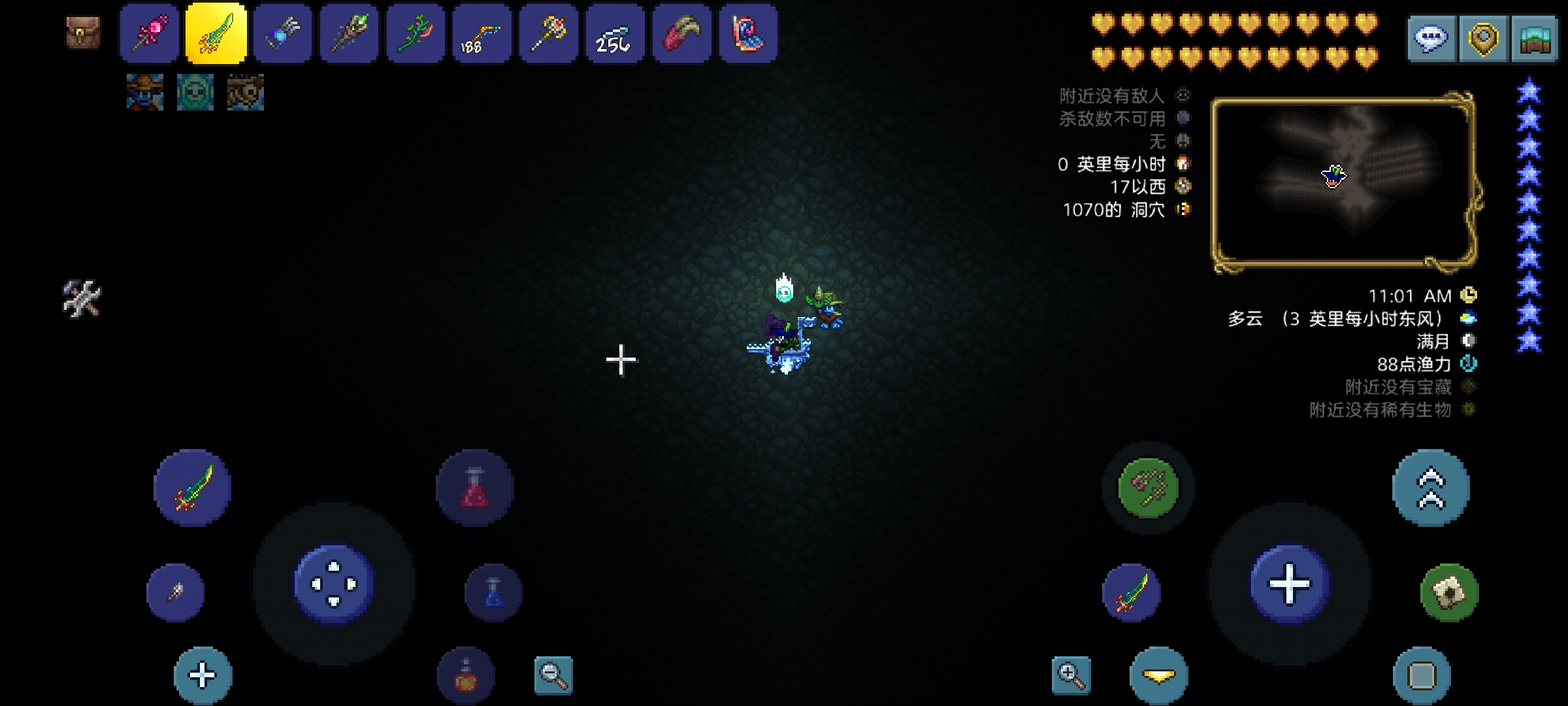Viewport: 1568px width, 706px height.
Task: Use the red healing potion quick button
Action: [475, 488]
